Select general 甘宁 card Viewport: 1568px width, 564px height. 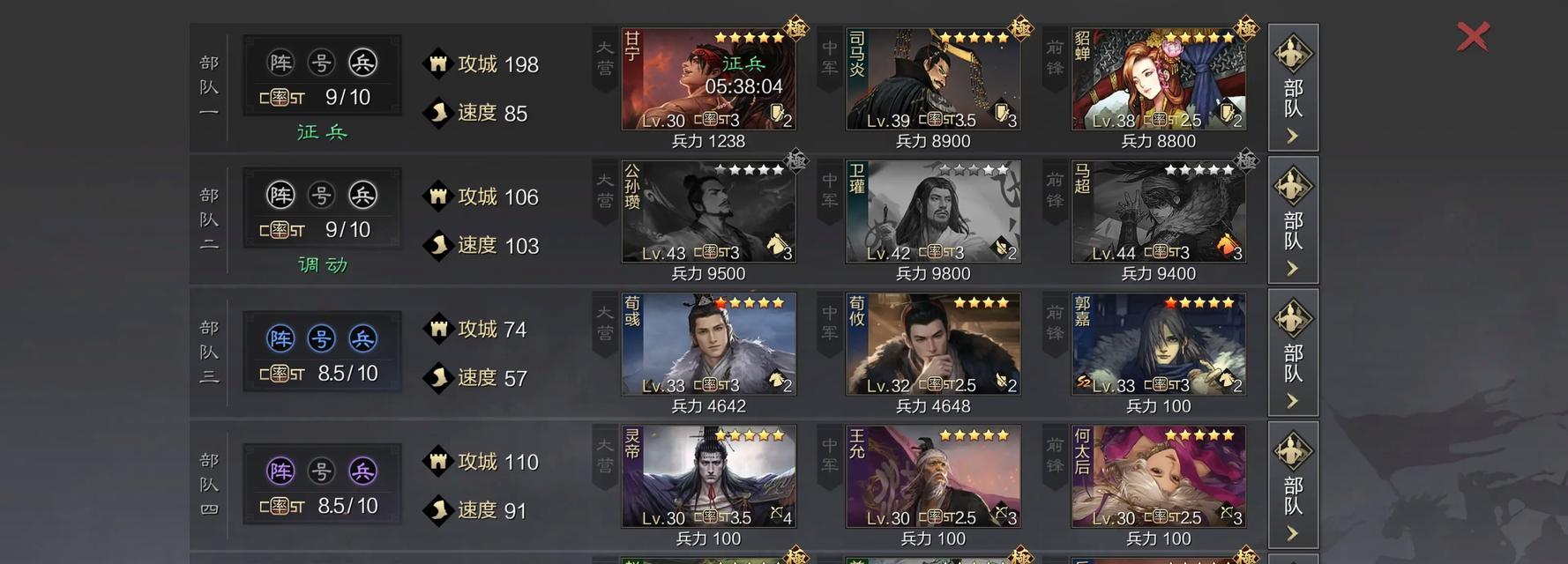[x=708, y=79]
